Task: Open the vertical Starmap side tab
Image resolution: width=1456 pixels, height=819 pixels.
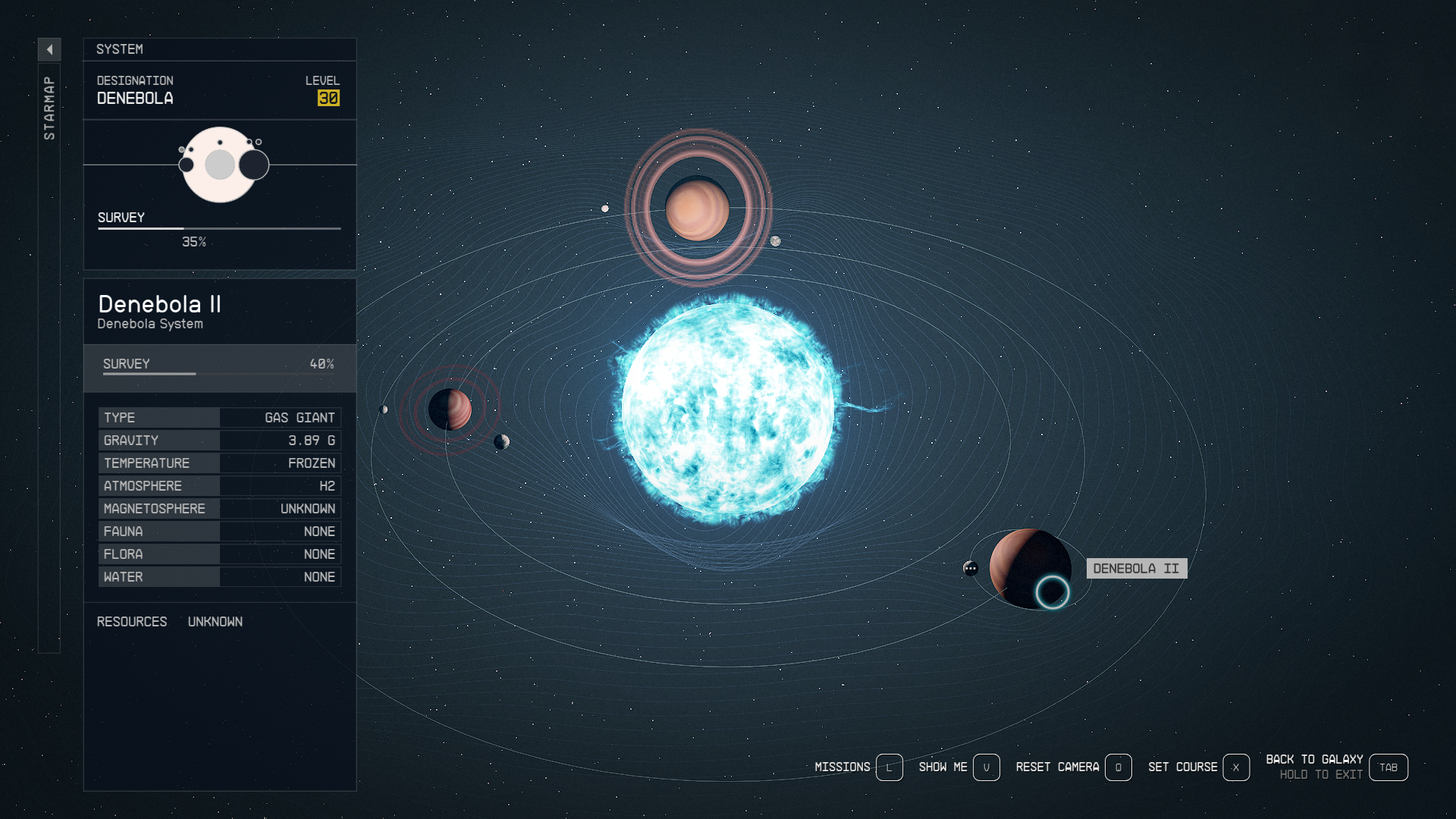Action: pyautogui.click(x=49, y=108)
